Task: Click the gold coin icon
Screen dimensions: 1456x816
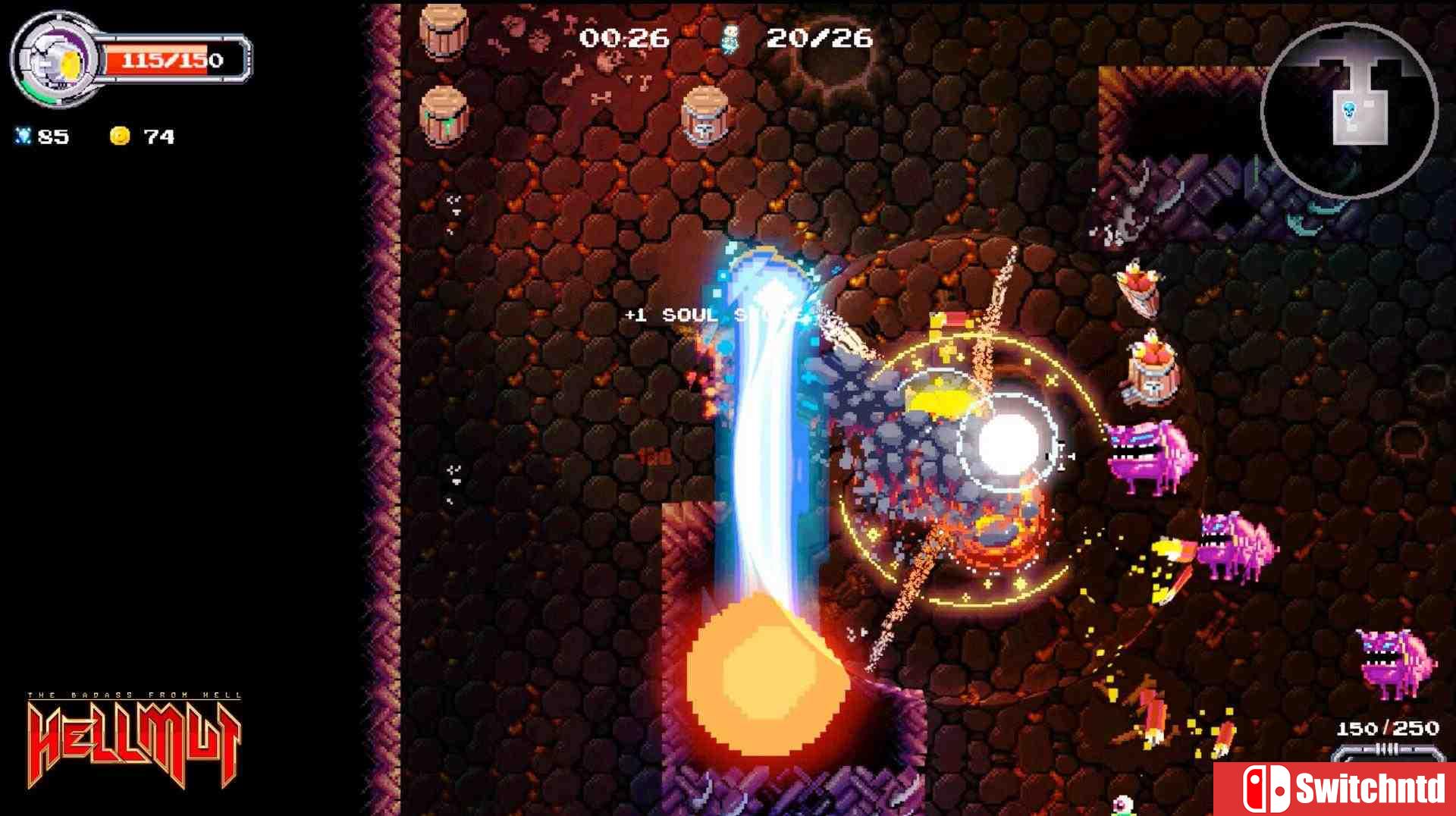Action: (x=120, y=135)
